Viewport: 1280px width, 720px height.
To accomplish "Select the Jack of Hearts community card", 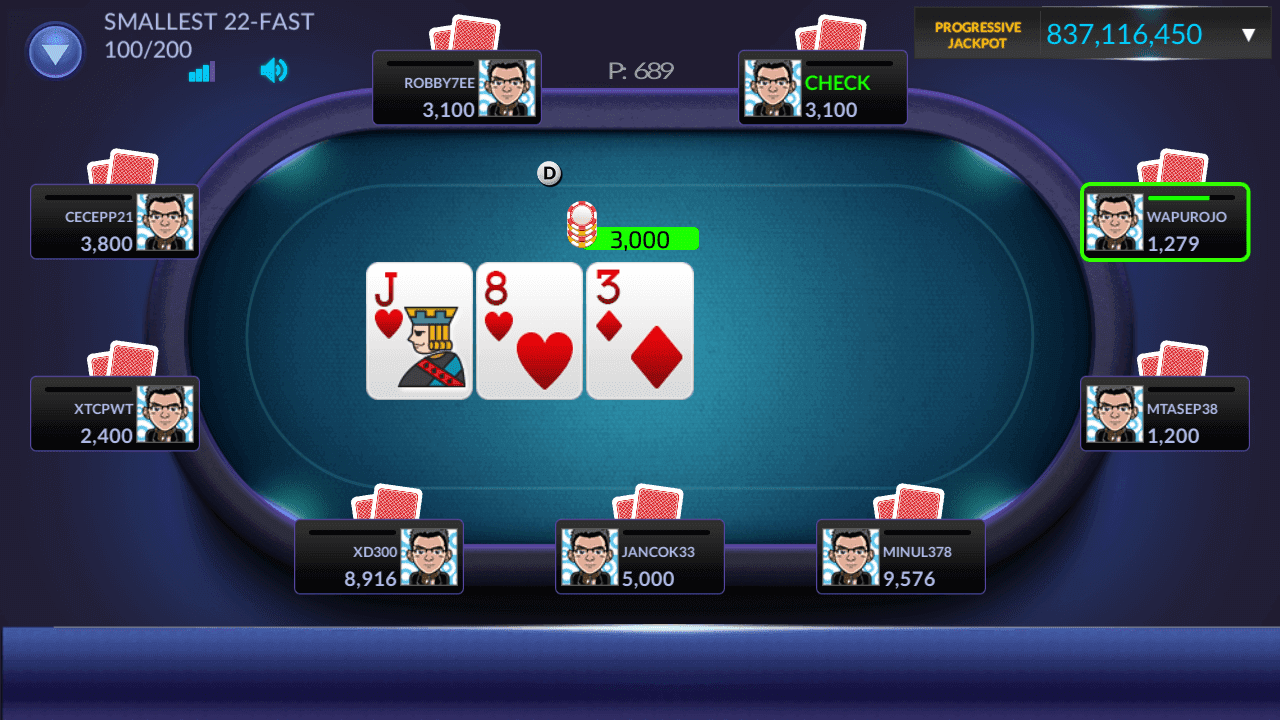I will pyautogui.click(x=419, y=330).
